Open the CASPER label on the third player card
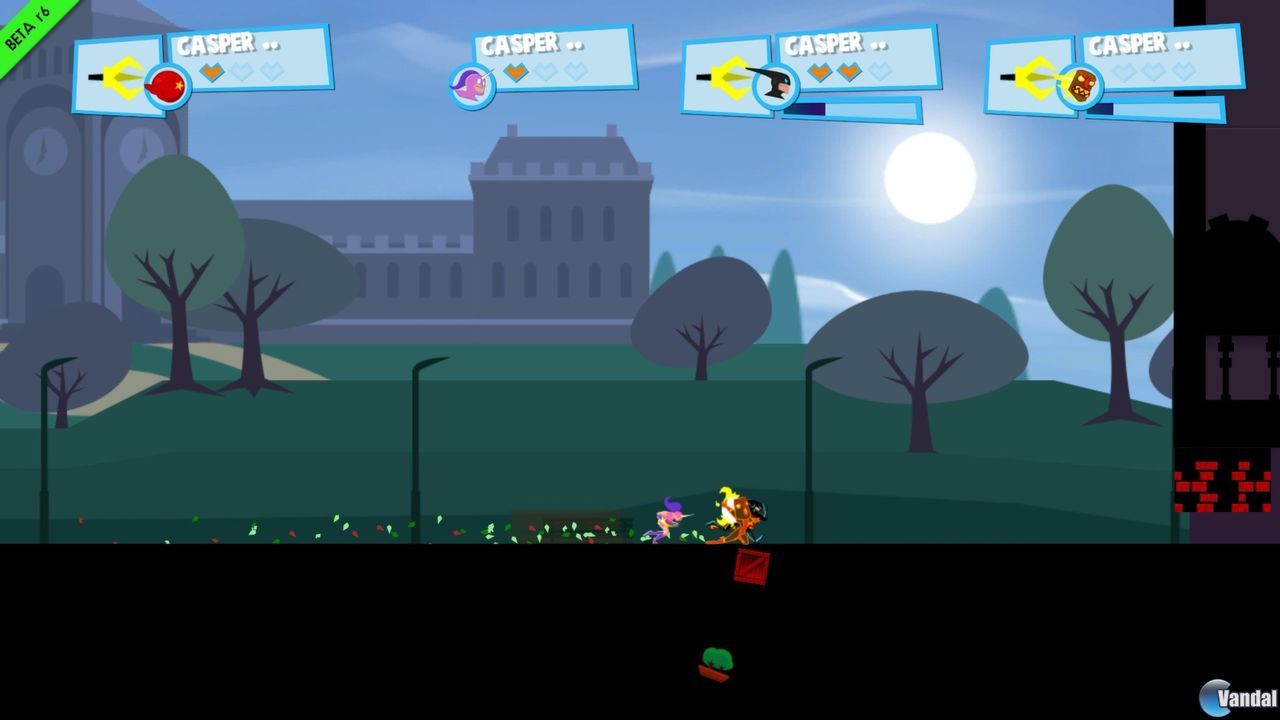Viewport: 1280px width, 720px height. coord(824,44)
